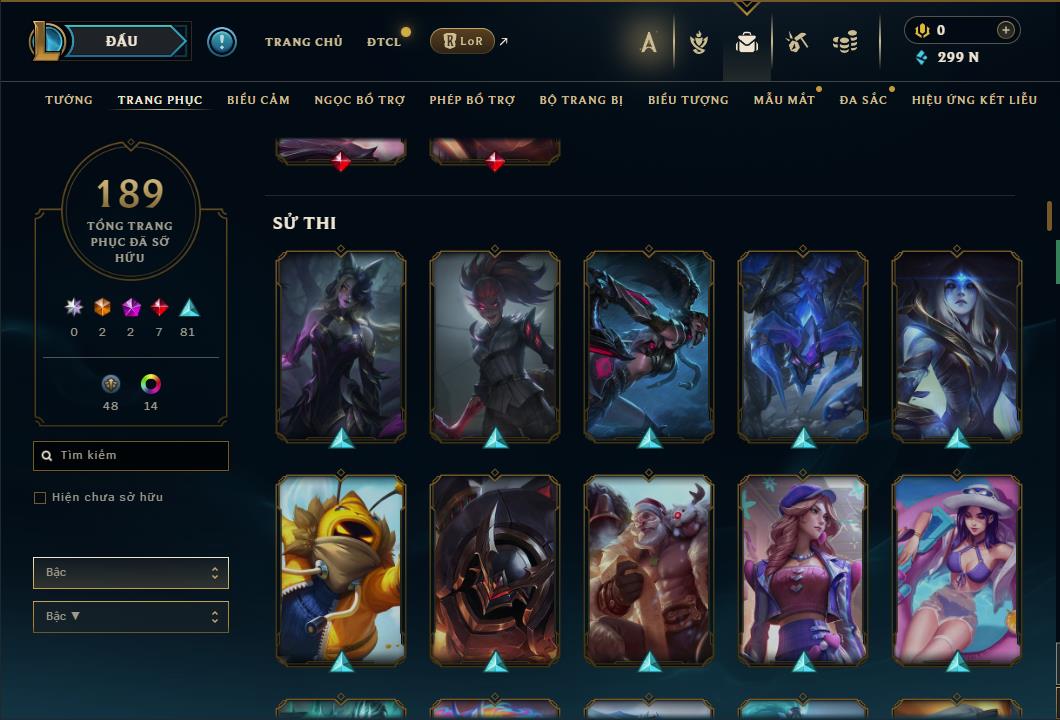Switch to the TƯỚNG tab

click(69, 100)
